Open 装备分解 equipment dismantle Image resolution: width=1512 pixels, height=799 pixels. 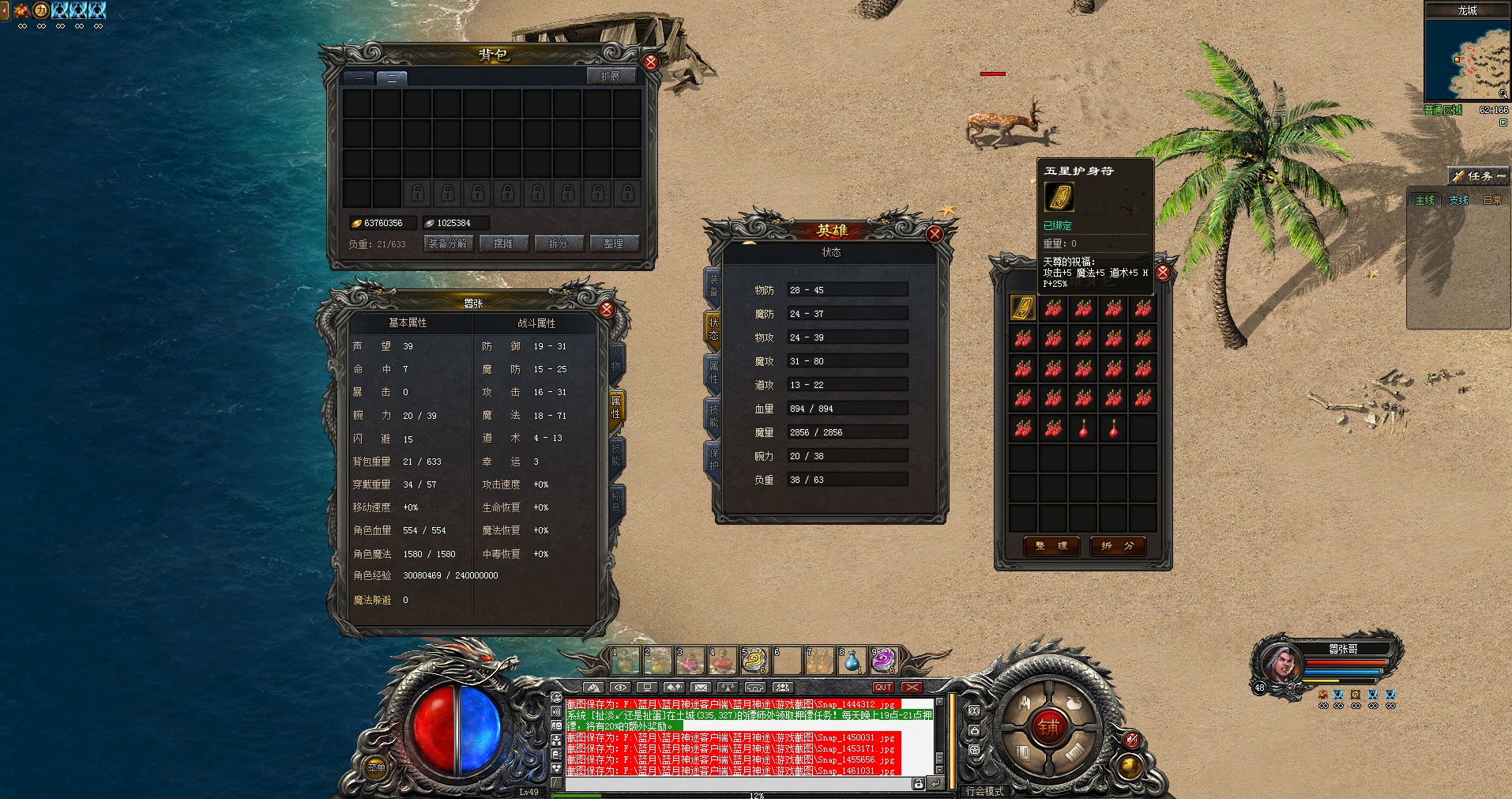(448, 243)
